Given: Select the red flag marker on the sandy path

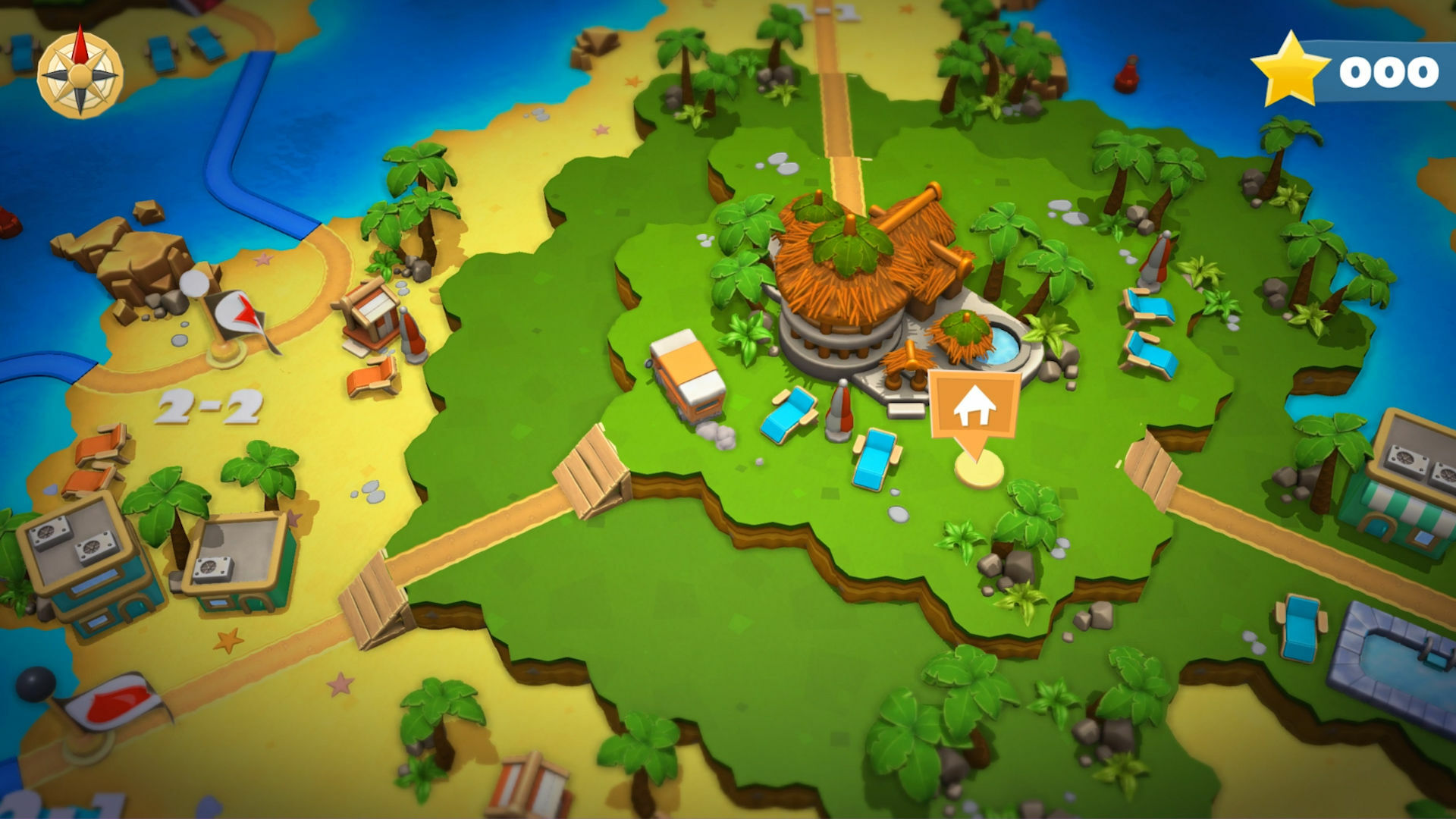Looking at the screenshot, I should pyautogui.click(x=114, y=701).
